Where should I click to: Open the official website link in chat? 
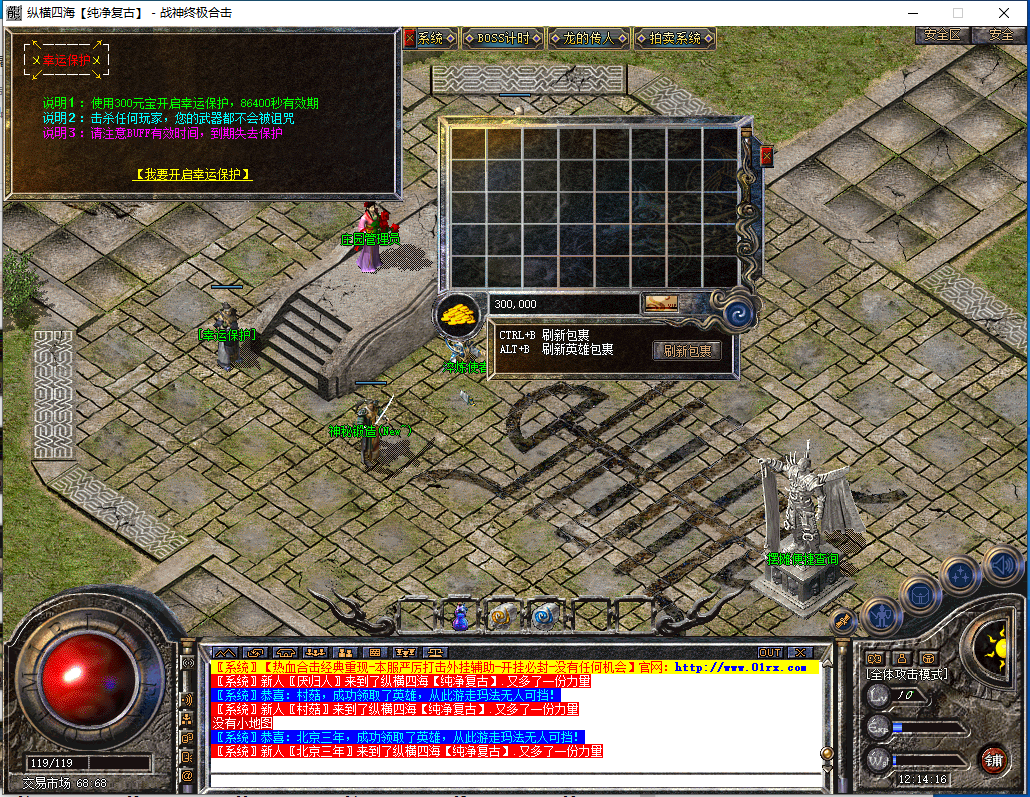(740, 667)
